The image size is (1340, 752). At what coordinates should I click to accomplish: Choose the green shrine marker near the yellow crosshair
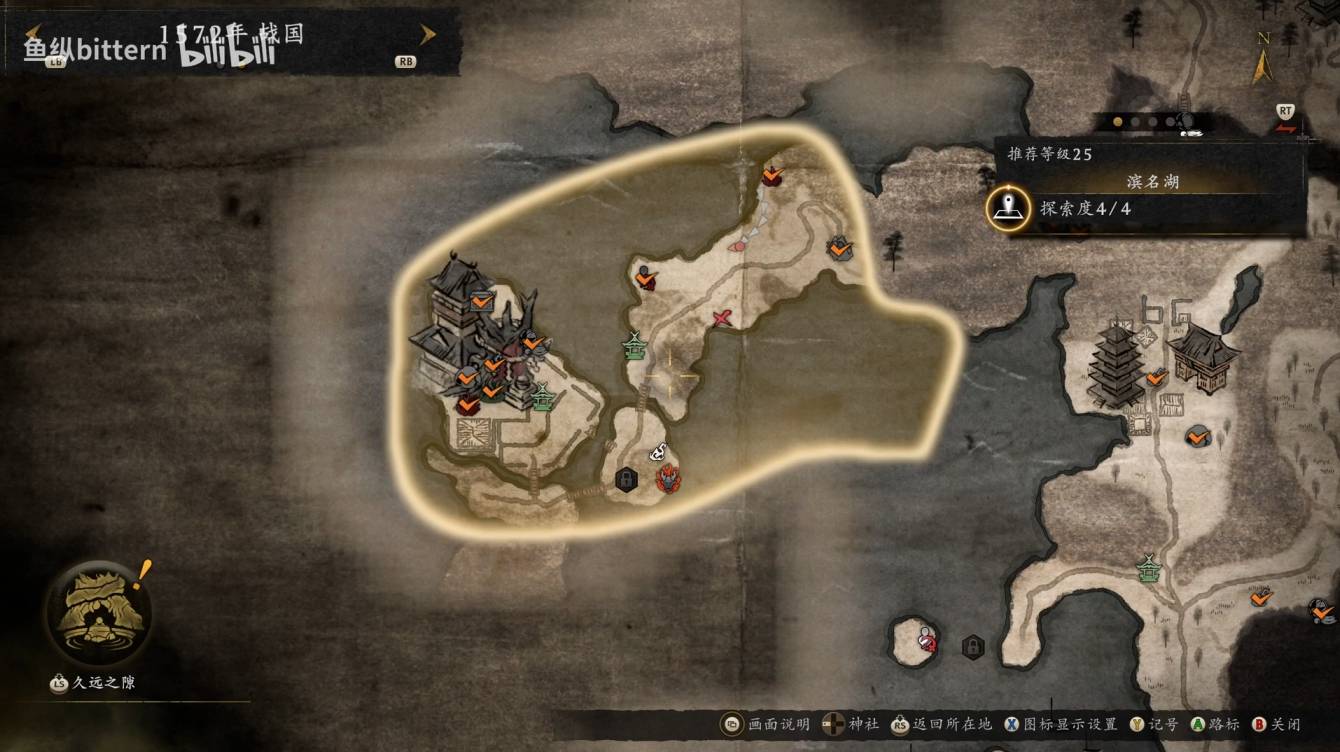coord(634,346)
